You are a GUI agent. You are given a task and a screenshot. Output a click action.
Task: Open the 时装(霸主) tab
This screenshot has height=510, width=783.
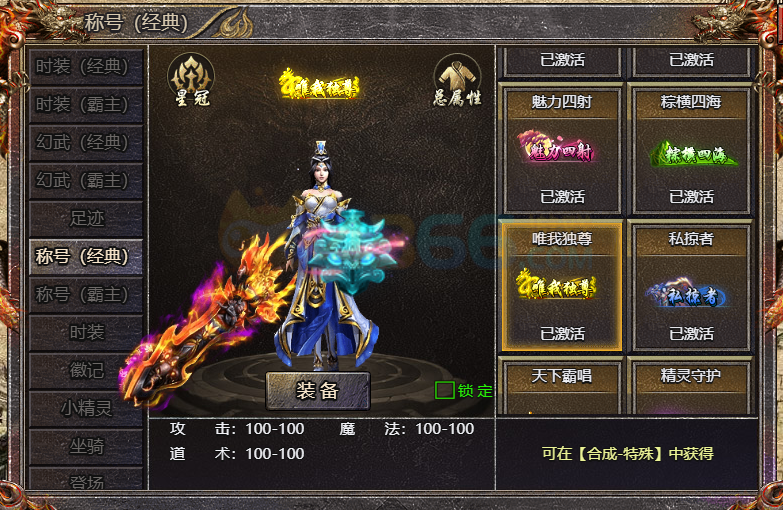84,105
